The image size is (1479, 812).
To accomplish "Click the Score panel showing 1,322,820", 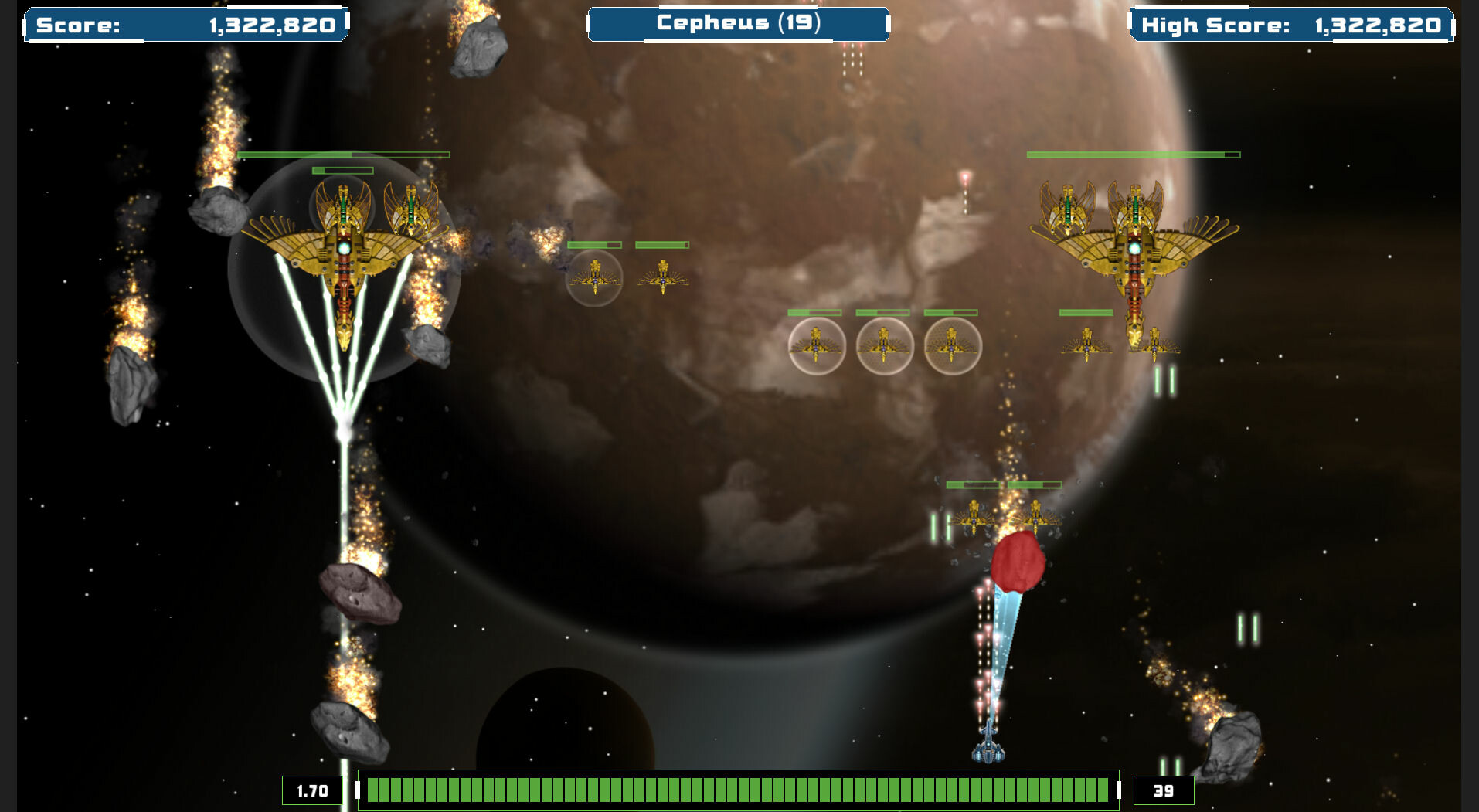I will (185, 25).
